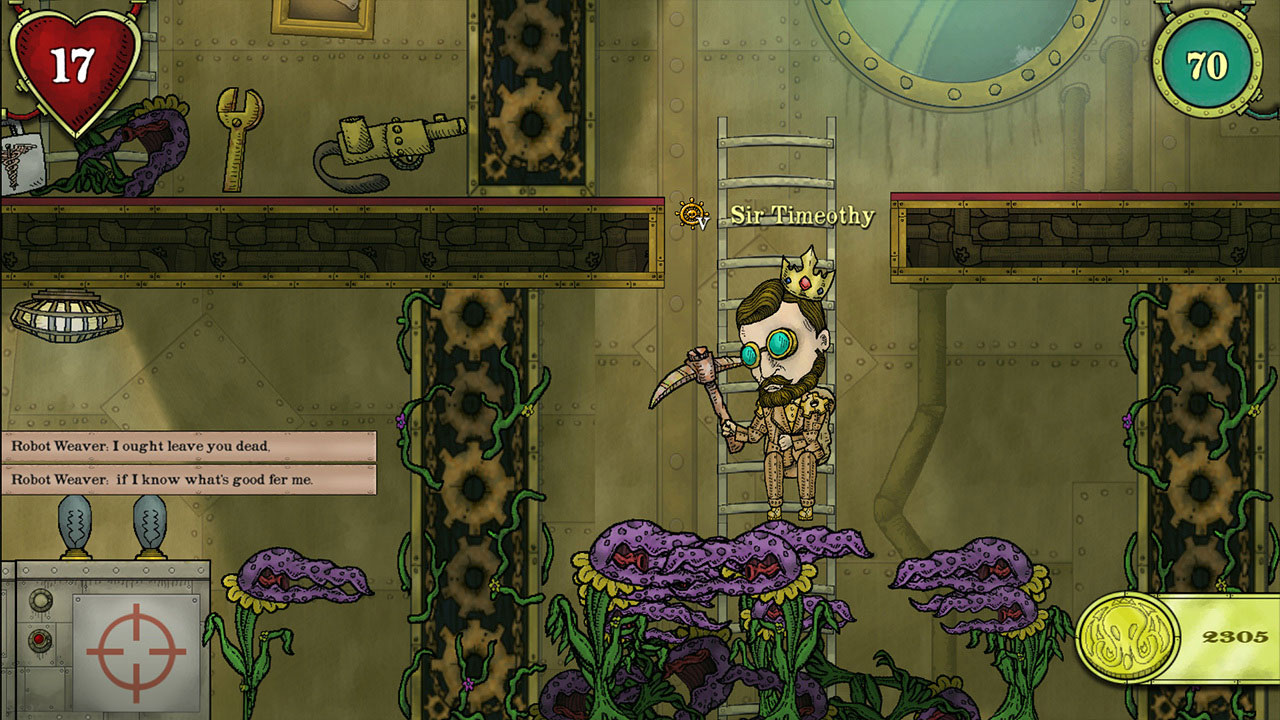The height and width of the screenshot is (720, 1280).
Task: Click the teal oxygen gauge showing 70
Action: [x=1208, y=62]
